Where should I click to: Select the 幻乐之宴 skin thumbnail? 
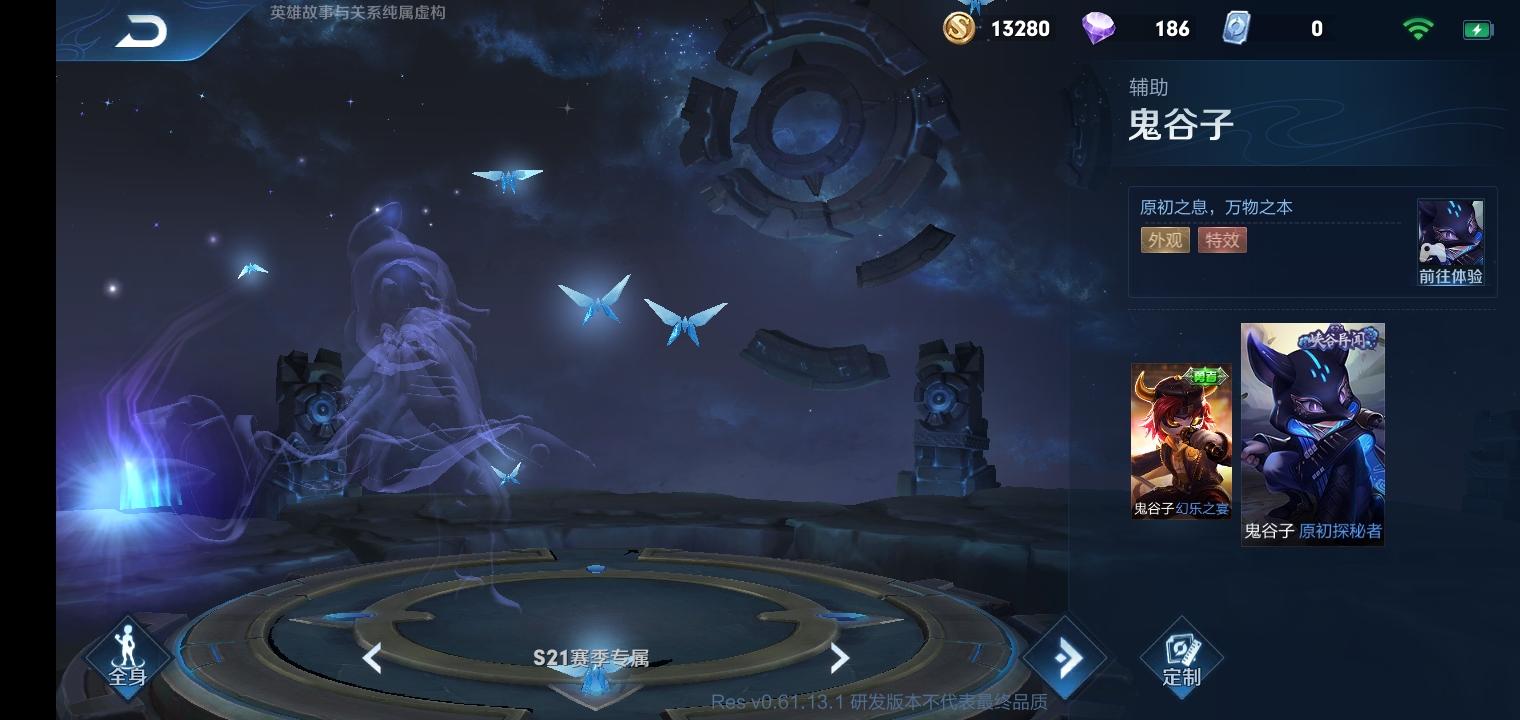pos(1181,440)
